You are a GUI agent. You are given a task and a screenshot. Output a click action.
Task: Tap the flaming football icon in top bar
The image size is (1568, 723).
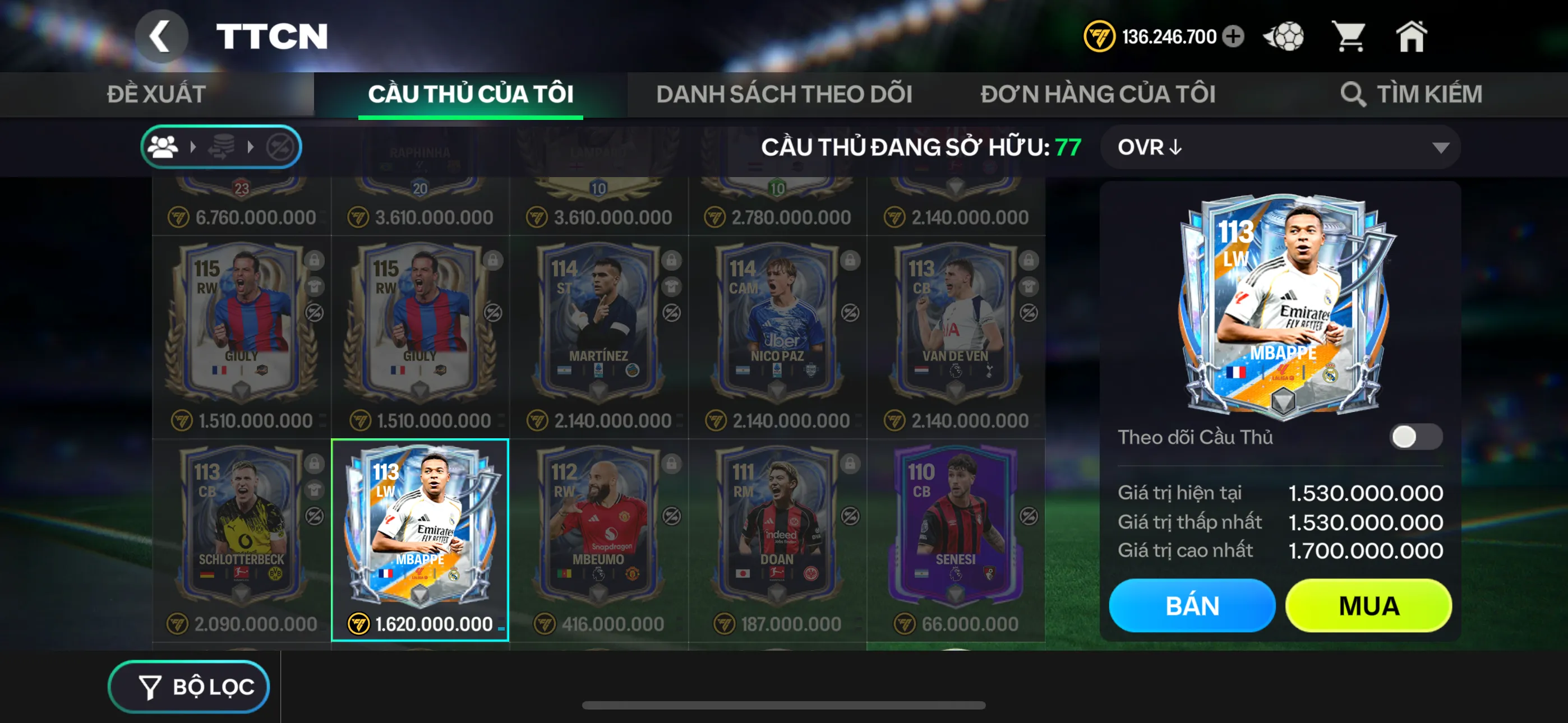[1284, 36]
